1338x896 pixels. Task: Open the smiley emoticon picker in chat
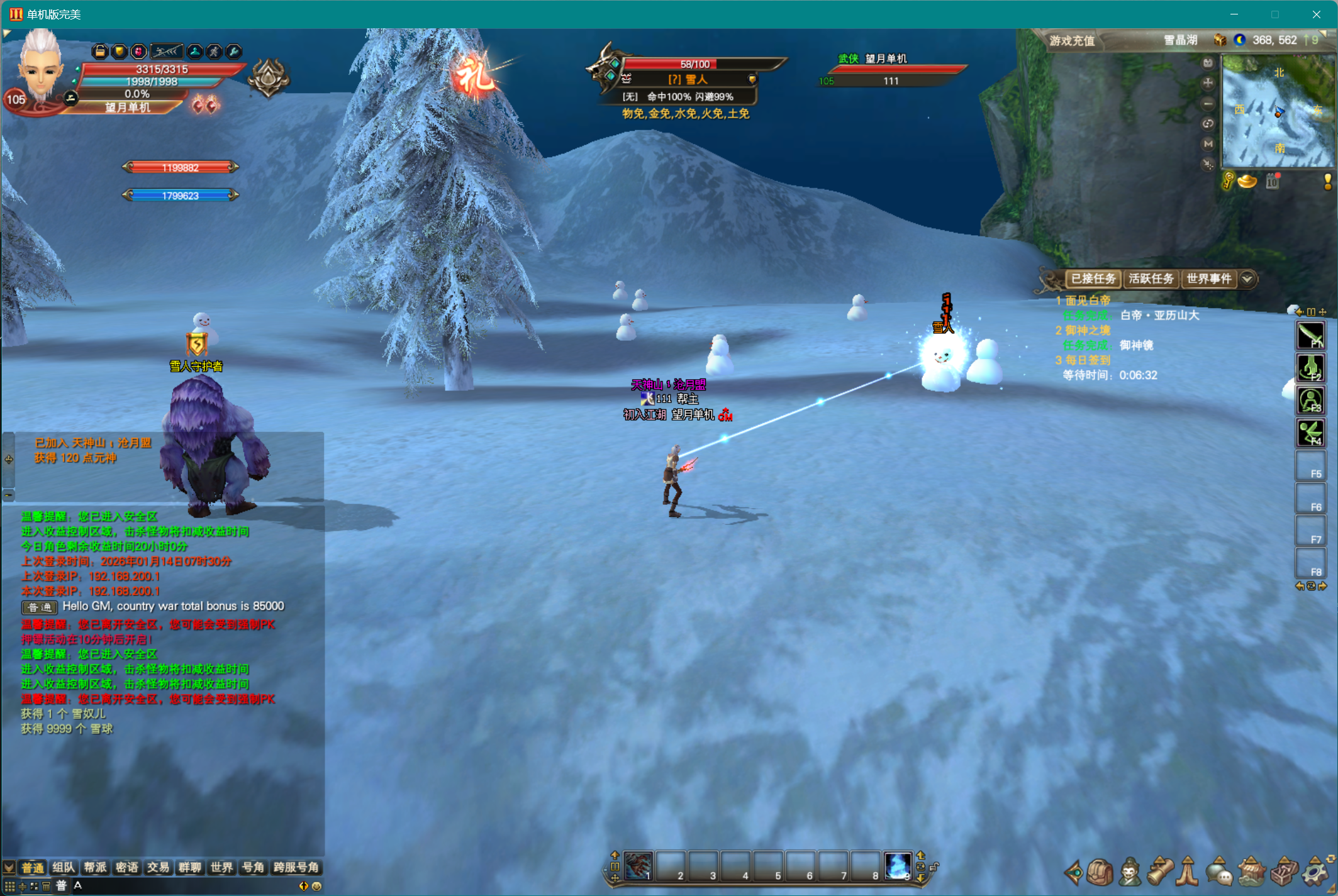coord(316,886)
